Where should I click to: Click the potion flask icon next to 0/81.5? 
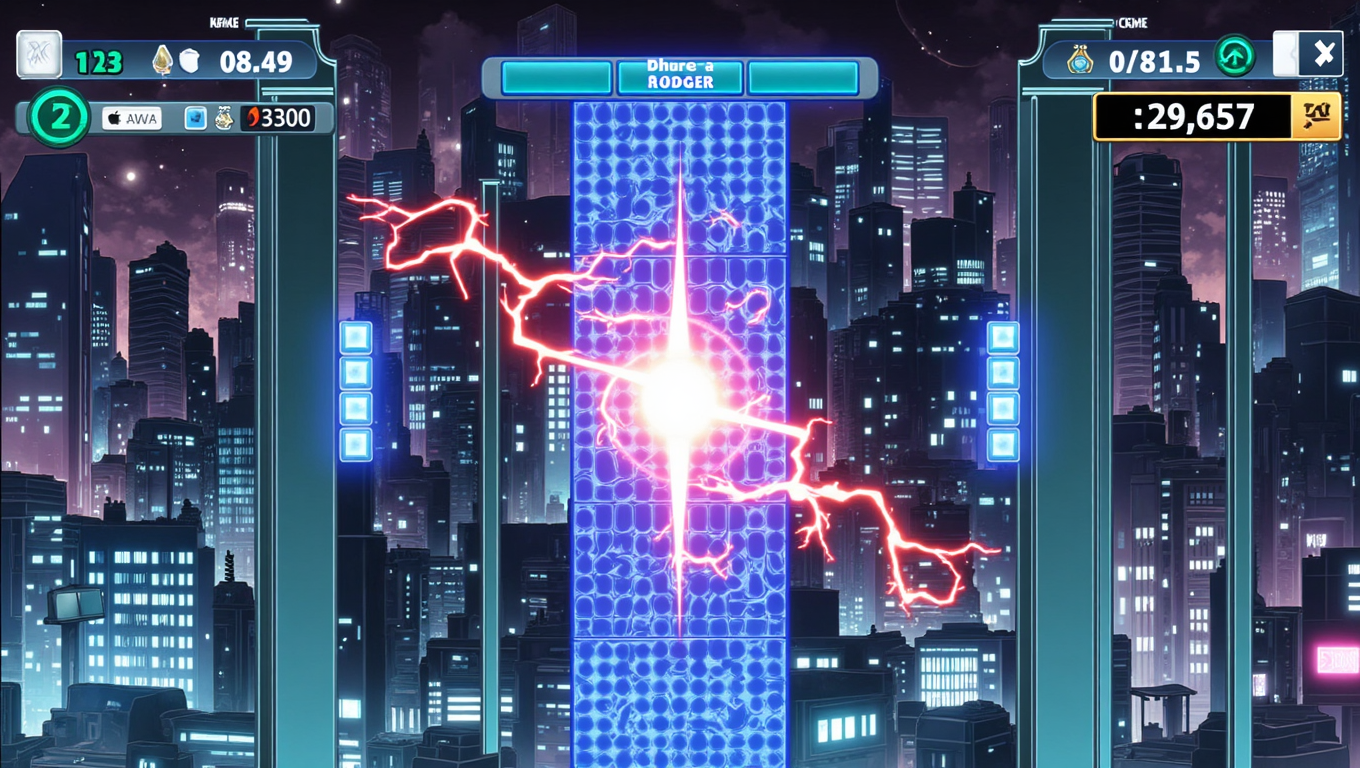1082,58
